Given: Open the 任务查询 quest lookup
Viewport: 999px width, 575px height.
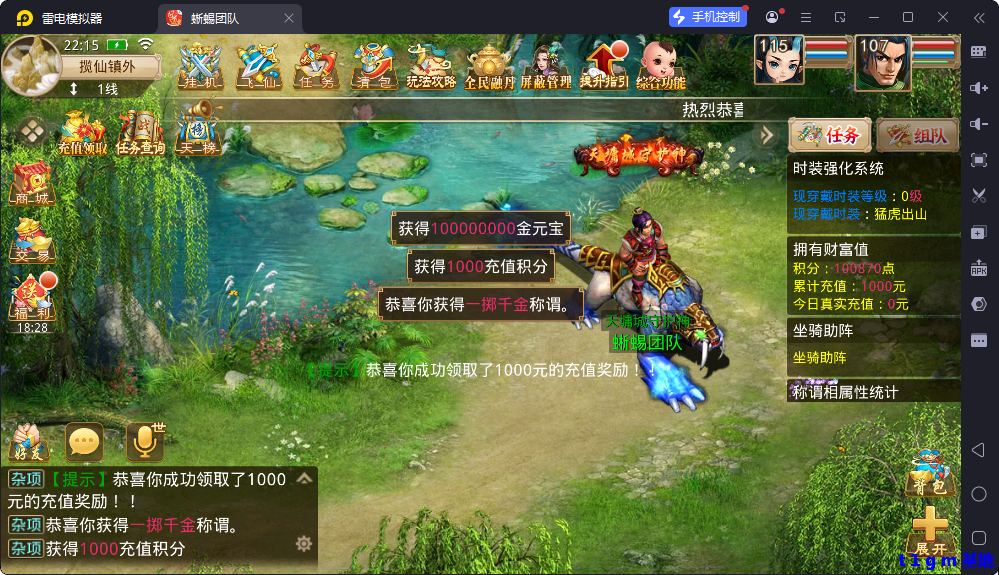Looking at the screenshot, I should 140,133.
